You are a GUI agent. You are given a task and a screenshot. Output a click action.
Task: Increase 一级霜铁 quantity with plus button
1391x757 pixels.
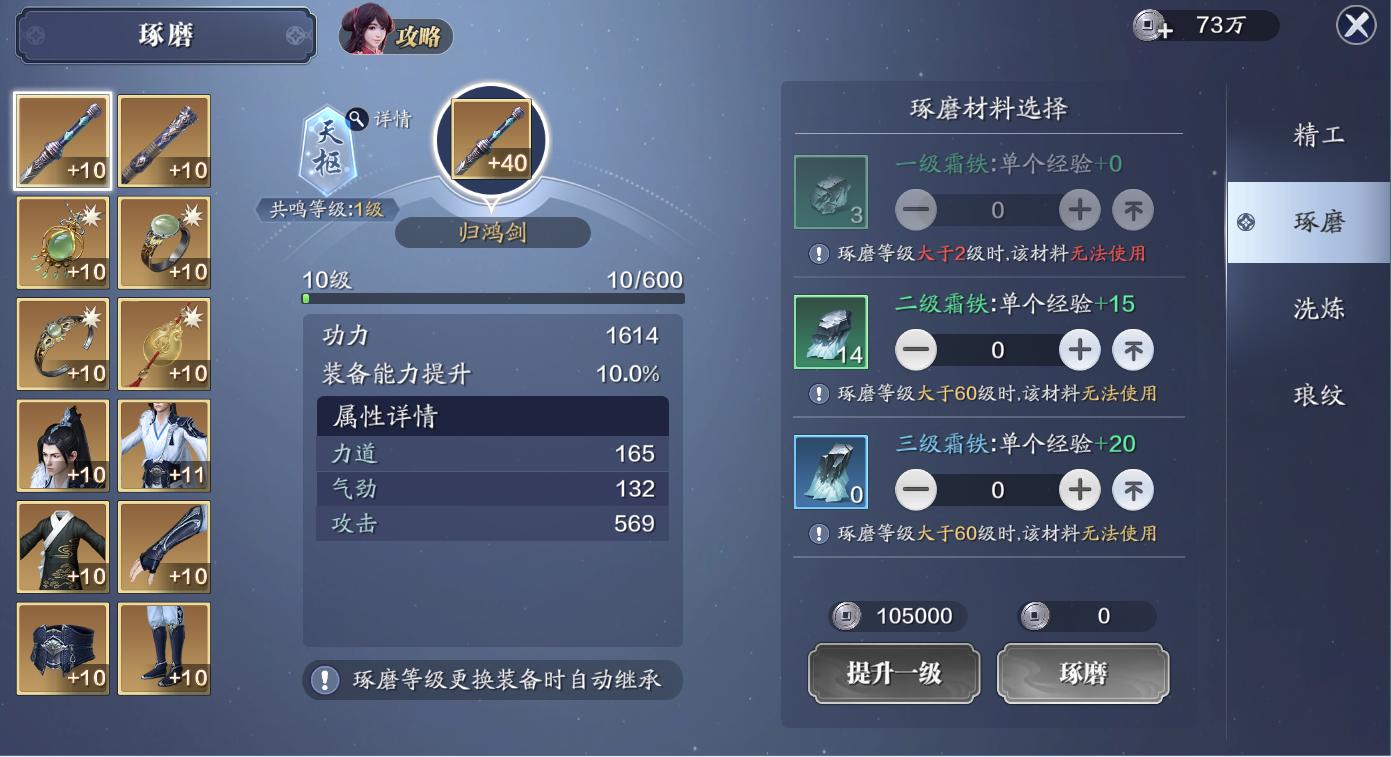(1079, 210)
